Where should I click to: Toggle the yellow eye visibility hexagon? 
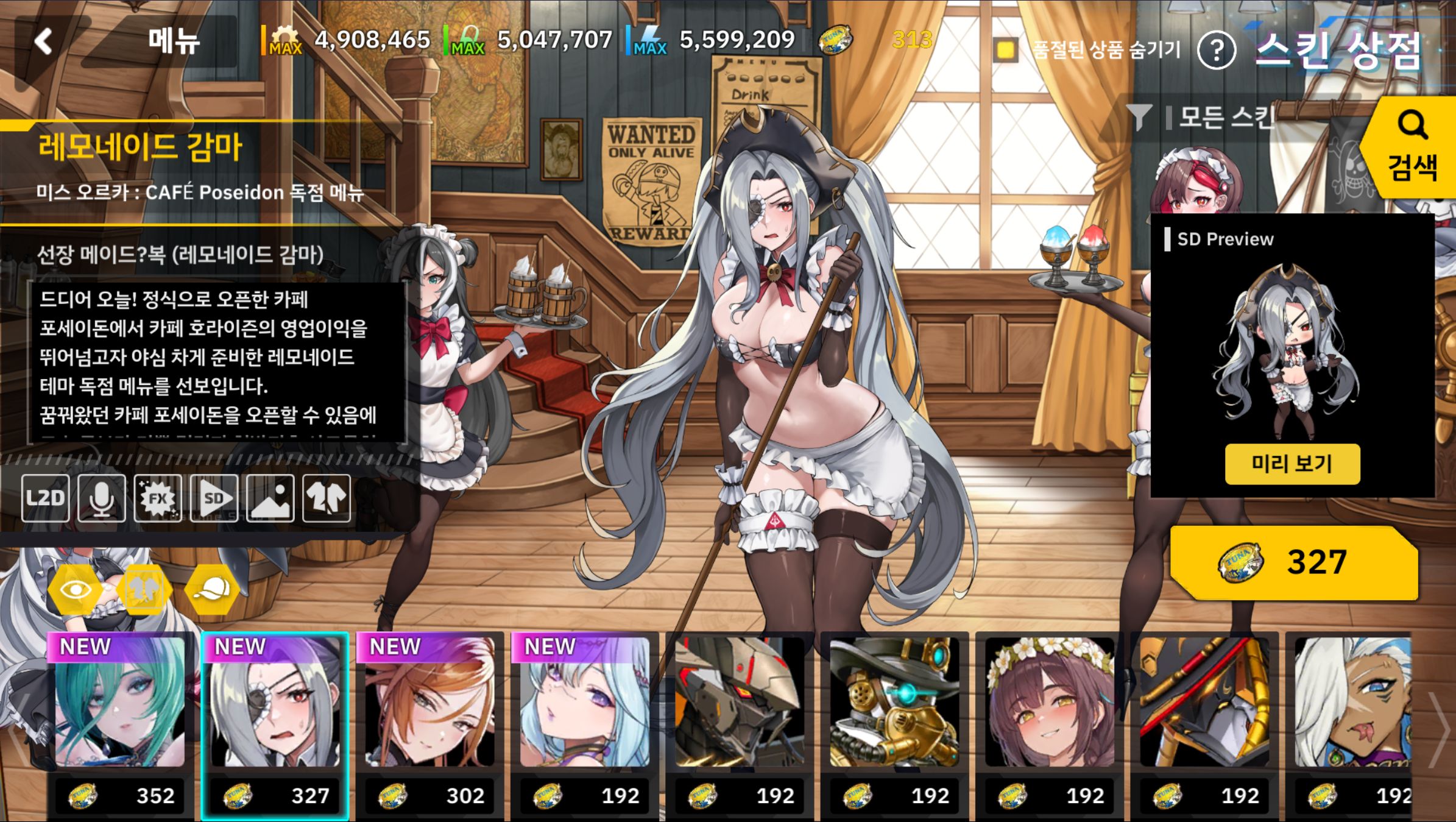coord(76,589)
